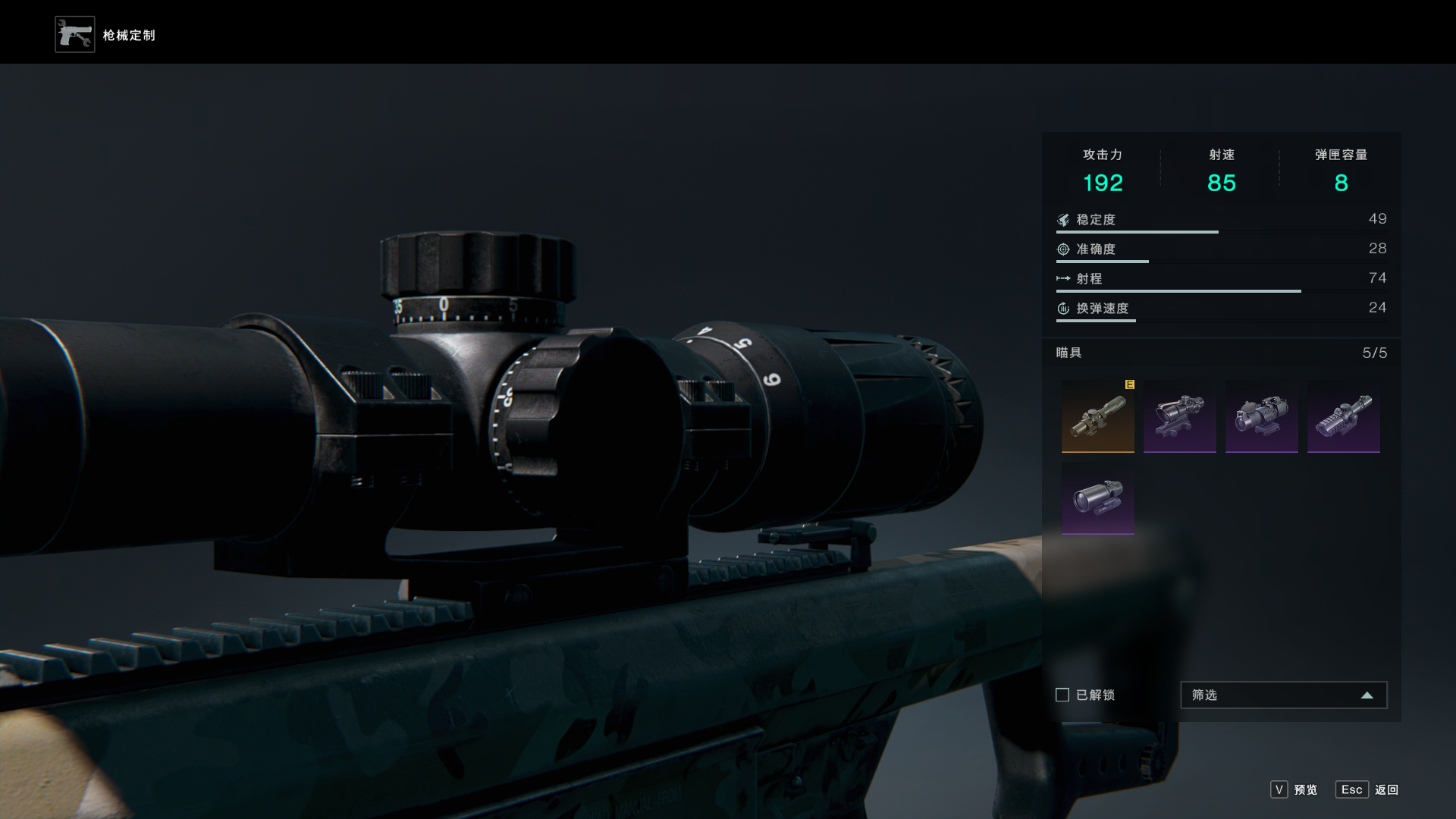Select the equipped gold sniper scope
The height and width of the screenshot is (819, 1456).
click(1097, 416)
